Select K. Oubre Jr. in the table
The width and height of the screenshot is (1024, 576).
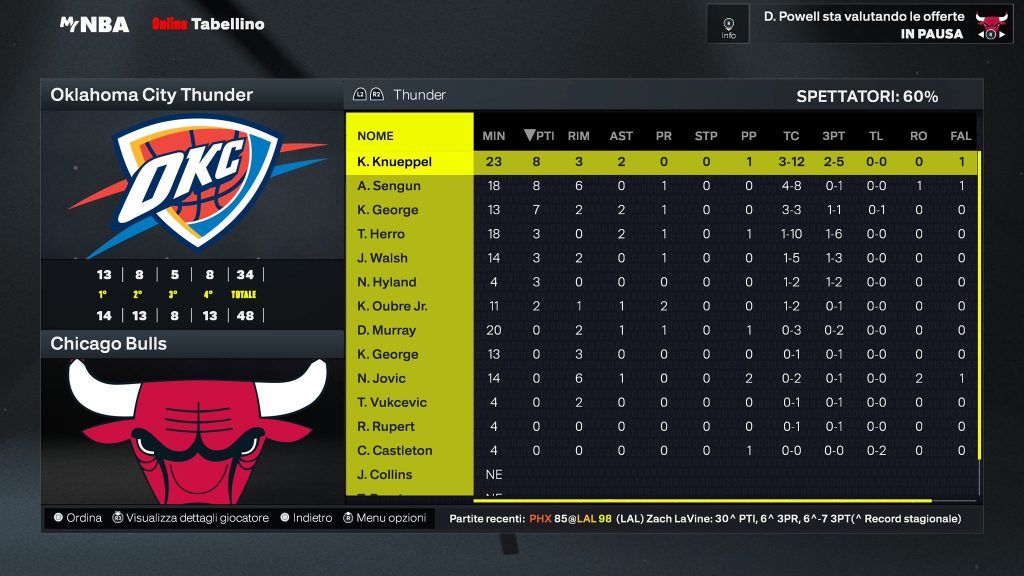pyautogui.click(x=392, y=306)
